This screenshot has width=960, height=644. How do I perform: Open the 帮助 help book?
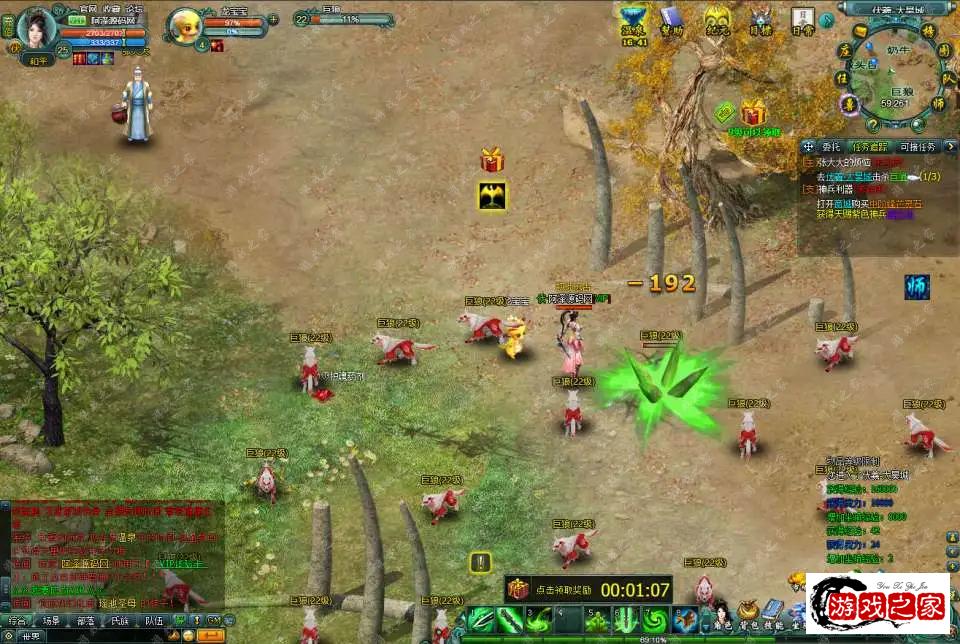(670, 20)
